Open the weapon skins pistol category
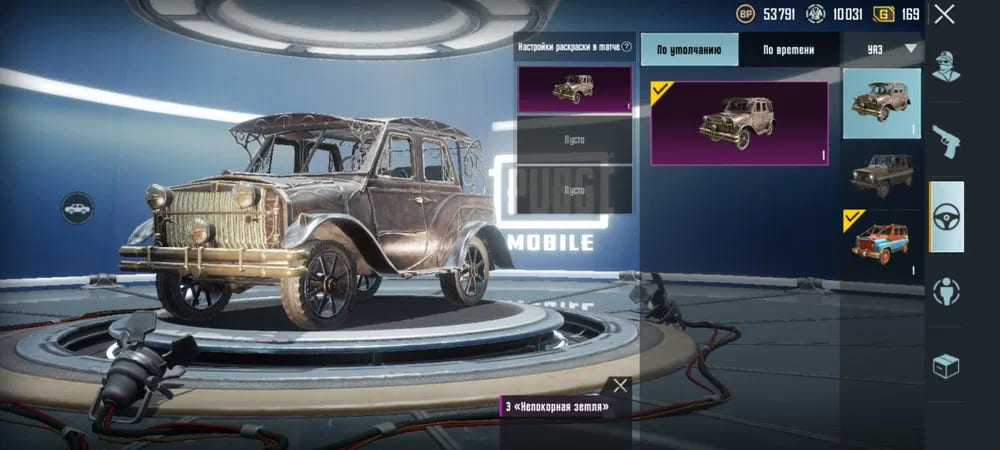Viewport: 1000px width, 450px height. 946,141
